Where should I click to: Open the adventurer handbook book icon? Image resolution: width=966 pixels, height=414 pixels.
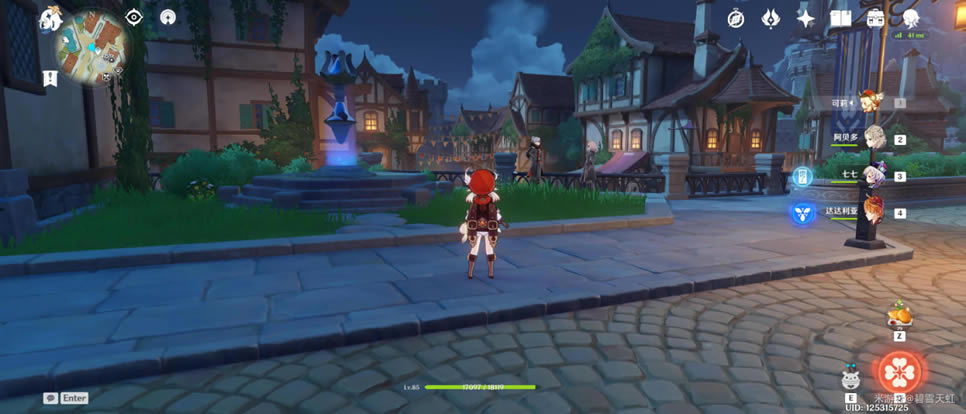pos(840,18)
